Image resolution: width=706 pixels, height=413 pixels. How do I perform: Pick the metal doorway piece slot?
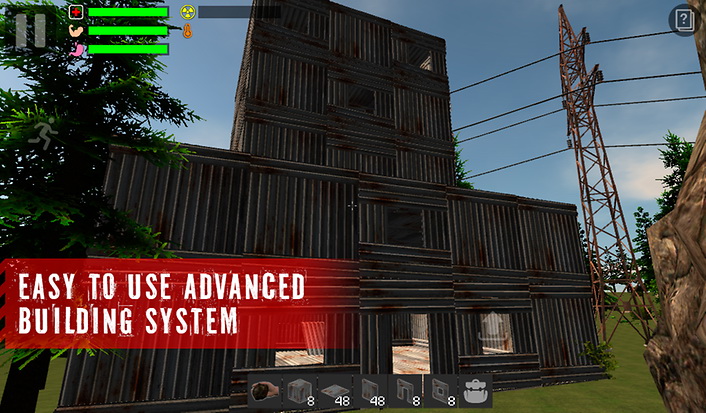click(404, 391)
